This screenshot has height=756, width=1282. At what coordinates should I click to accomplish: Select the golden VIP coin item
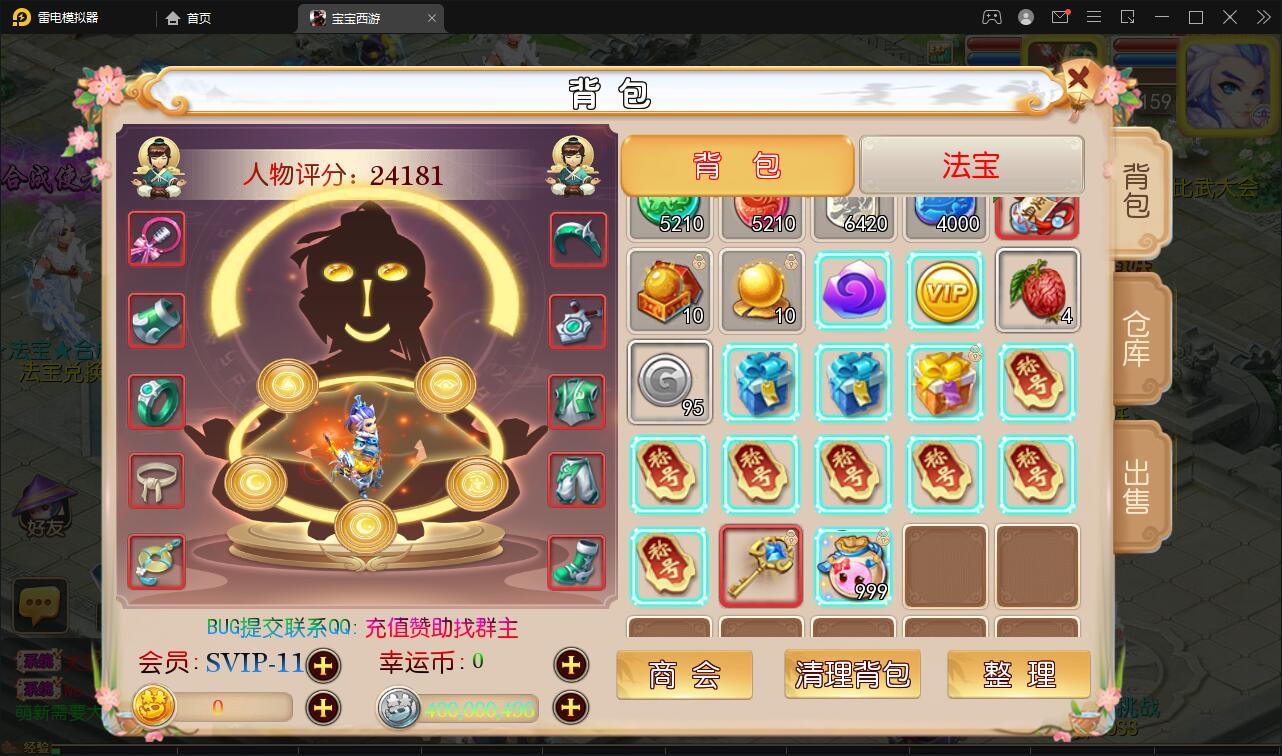click(945, 291)
